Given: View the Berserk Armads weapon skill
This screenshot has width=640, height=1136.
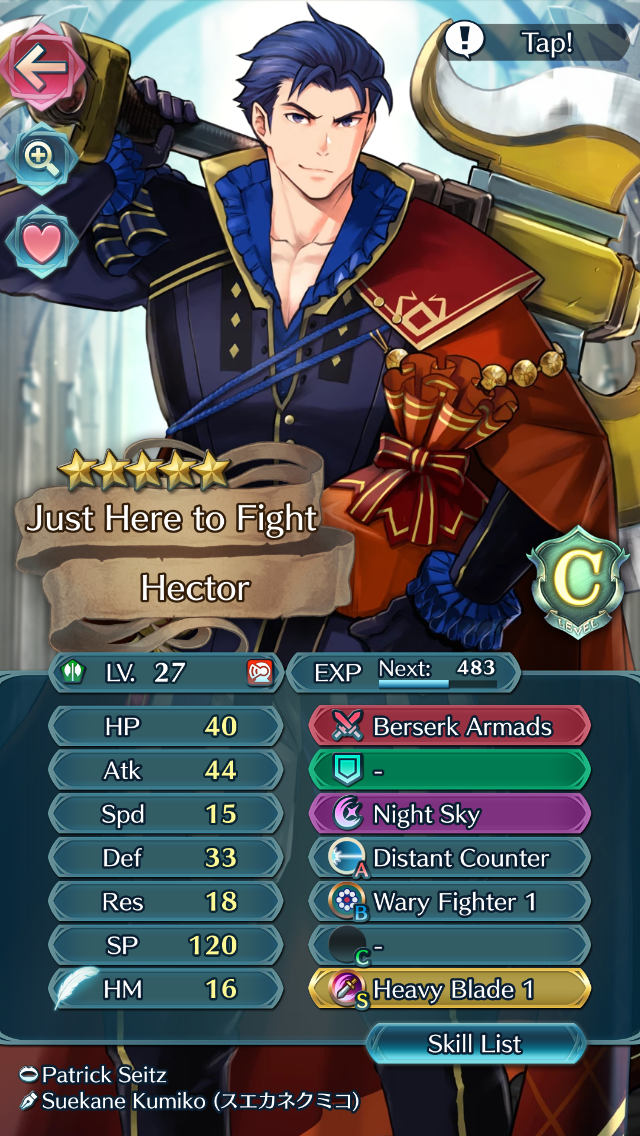Looking at the screenshot, I should coord(449,726).
